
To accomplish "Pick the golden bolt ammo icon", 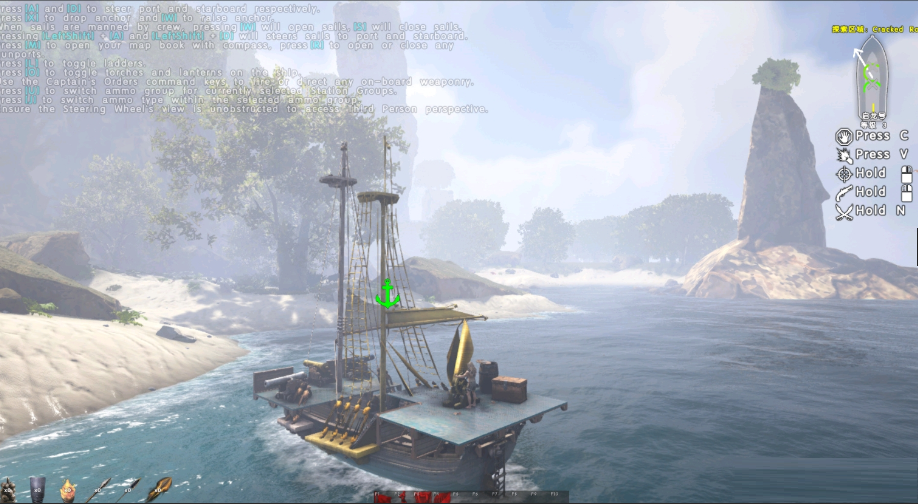I will pyautogui.click(x=158, y=488).
